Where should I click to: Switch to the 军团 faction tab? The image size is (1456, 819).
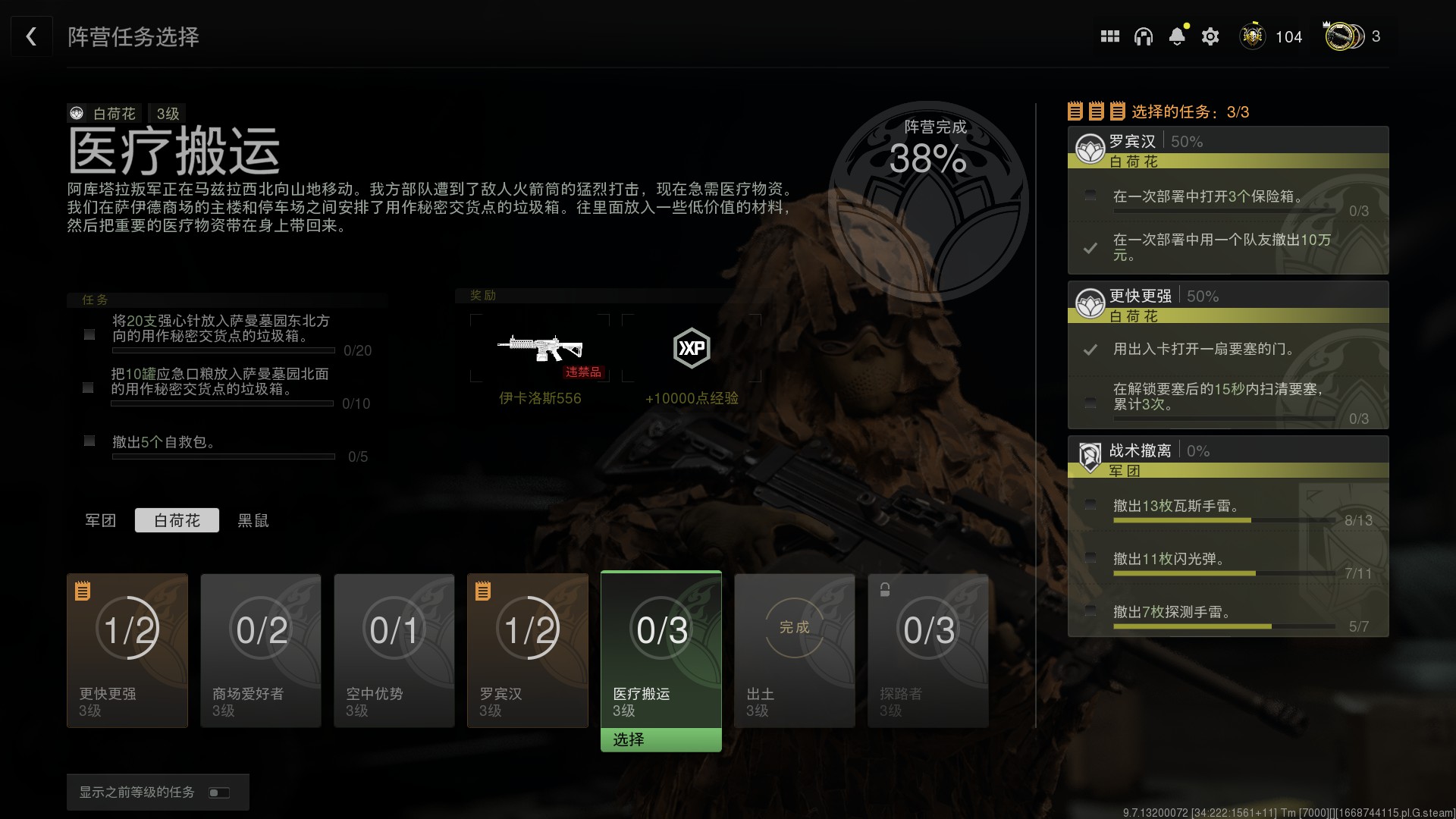100,520
